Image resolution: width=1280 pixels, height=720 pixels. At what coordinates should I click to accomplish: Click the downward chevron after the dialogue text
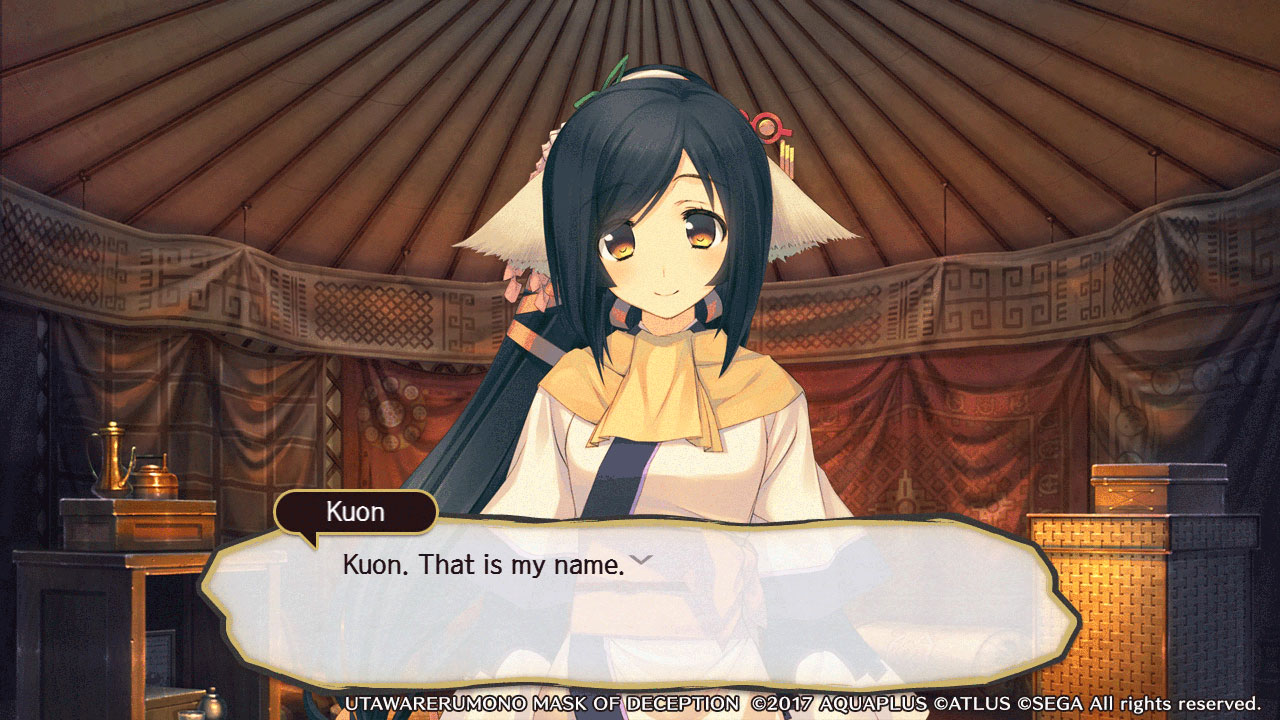pos(640,560)
